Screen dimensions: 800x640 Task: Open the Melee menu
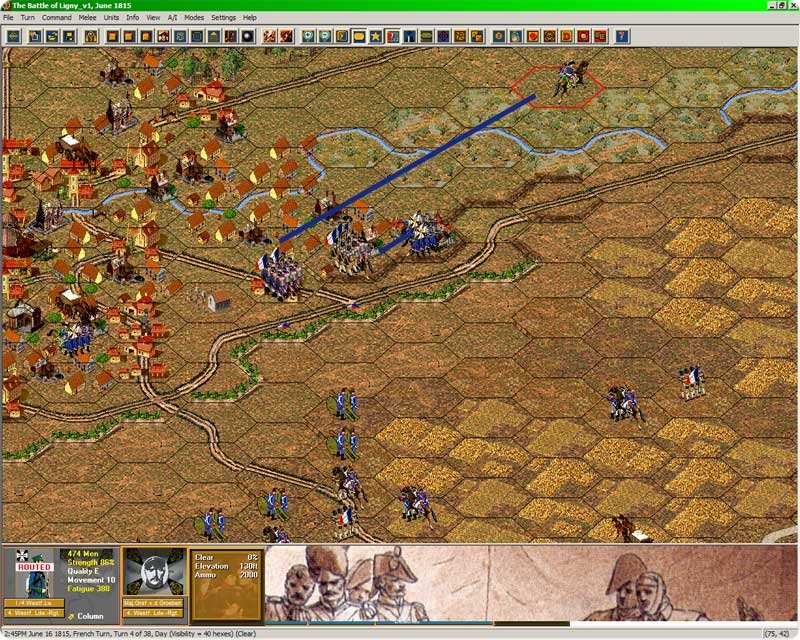87,17
